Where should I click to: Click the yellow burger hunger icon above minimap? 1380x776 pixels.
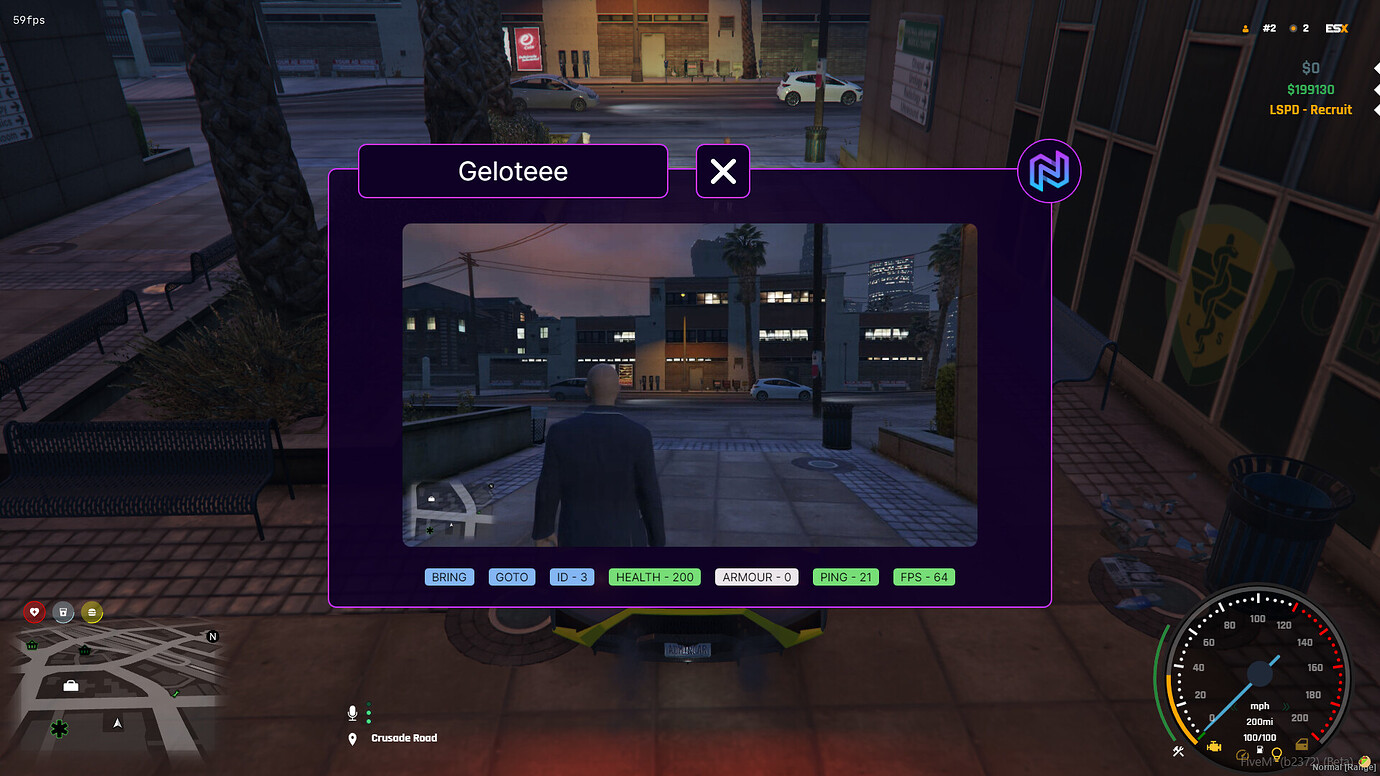point(92,612)
